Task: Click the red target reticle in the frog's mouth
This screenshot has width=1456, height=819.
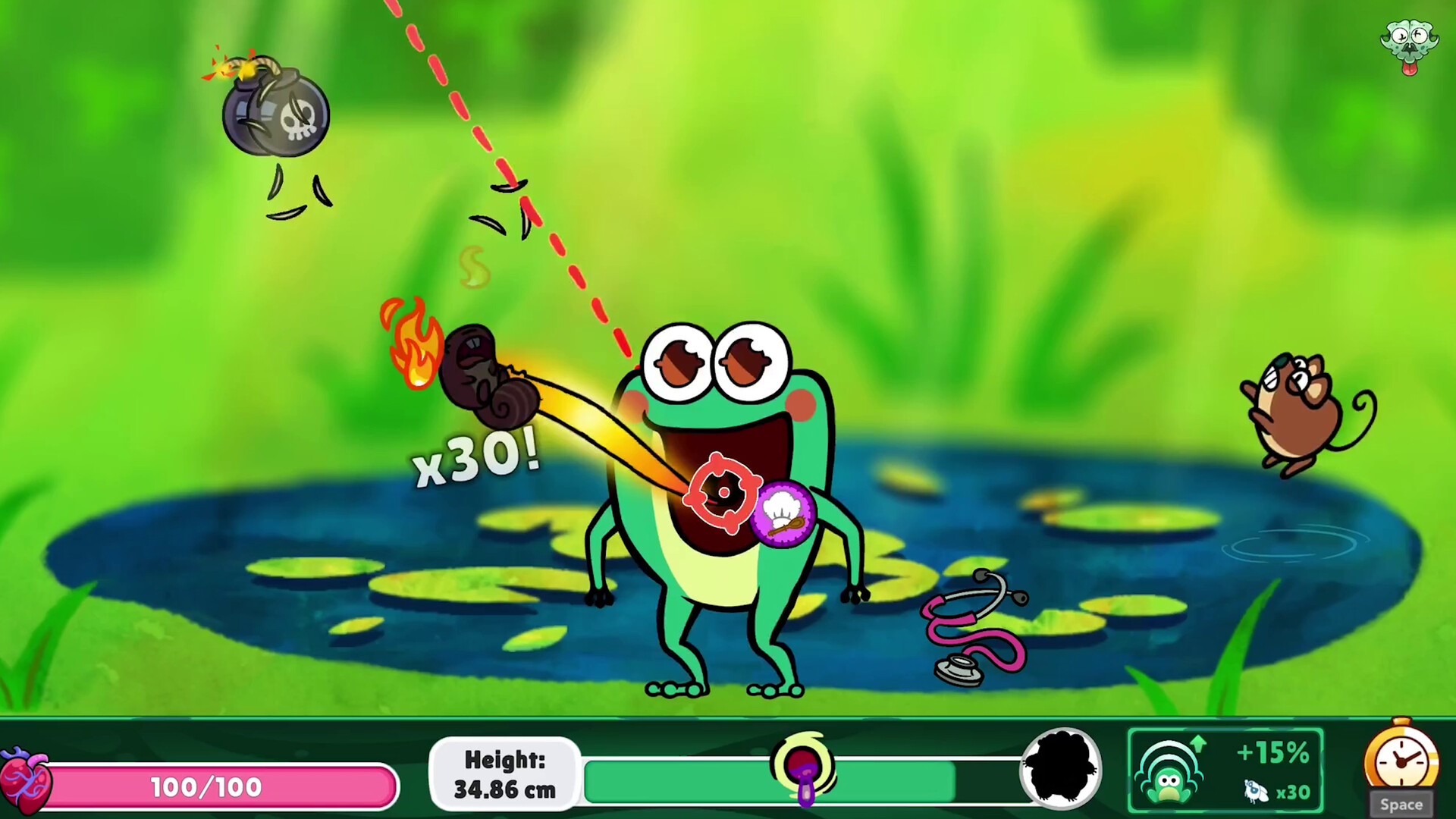Action: pos(722,491)
